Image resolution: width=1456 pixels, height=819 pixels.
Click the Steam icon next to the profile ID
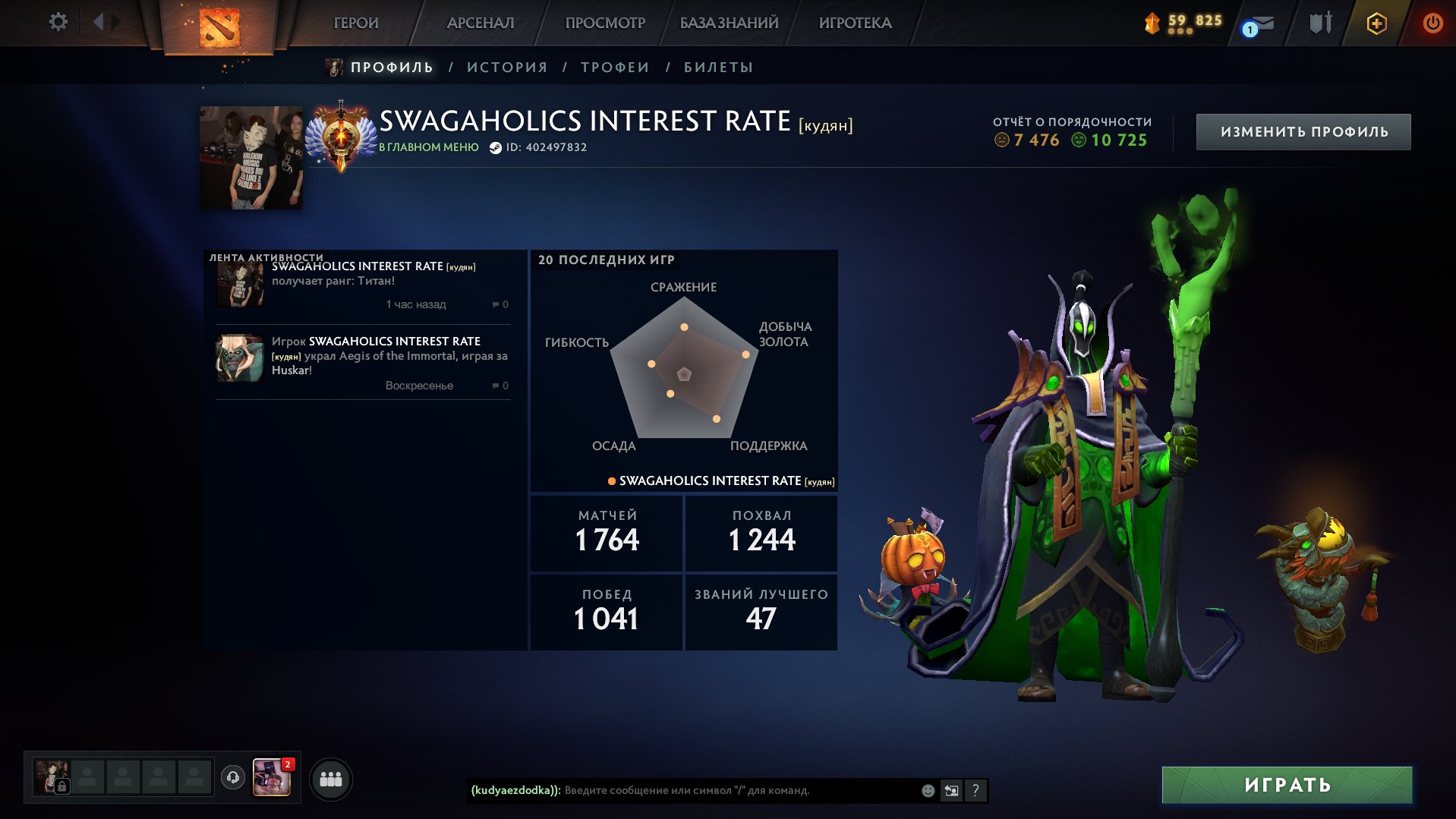click(495, 147)
